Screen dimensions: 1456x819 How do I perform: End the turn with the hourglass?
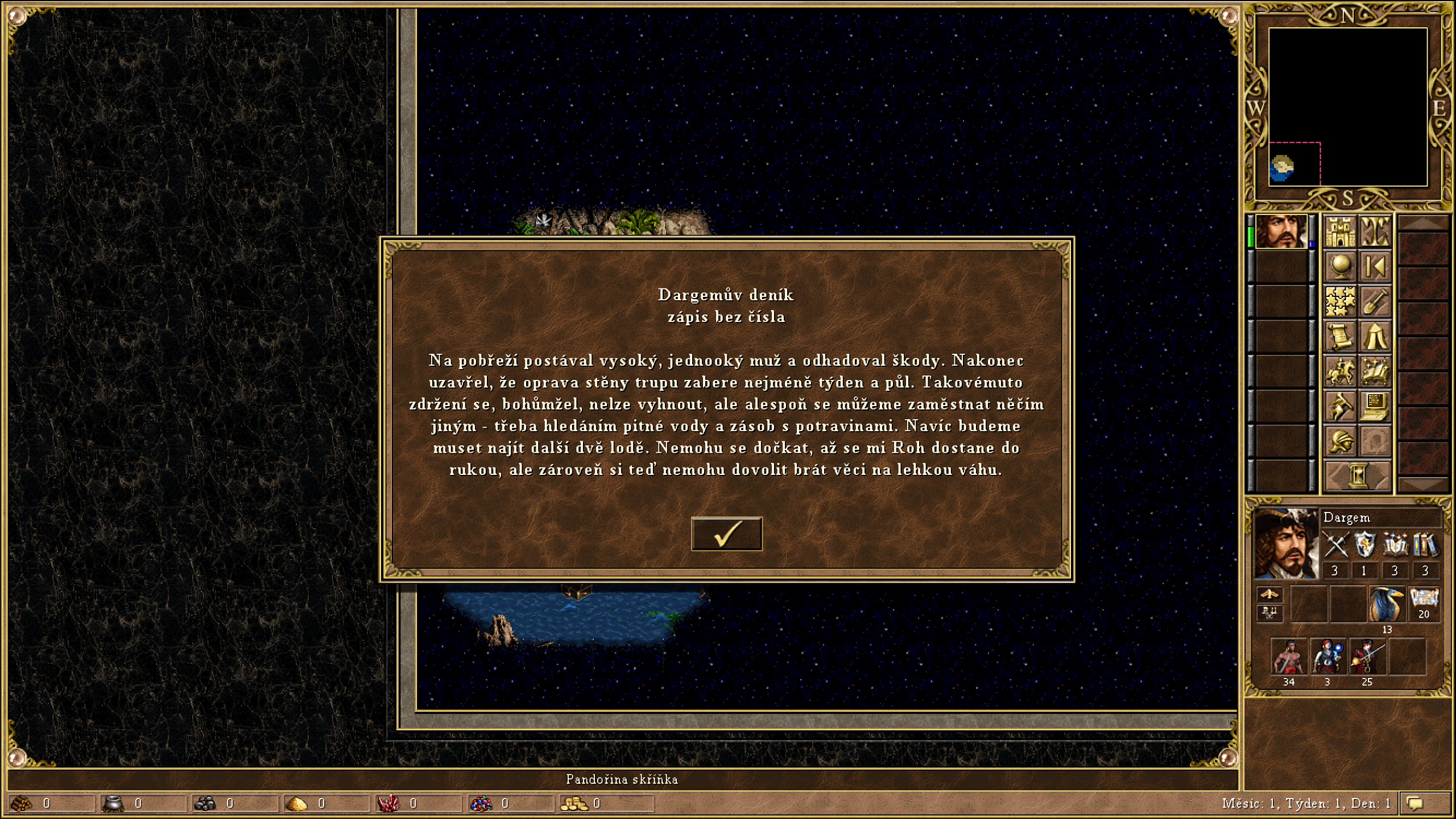point(1358,475)
